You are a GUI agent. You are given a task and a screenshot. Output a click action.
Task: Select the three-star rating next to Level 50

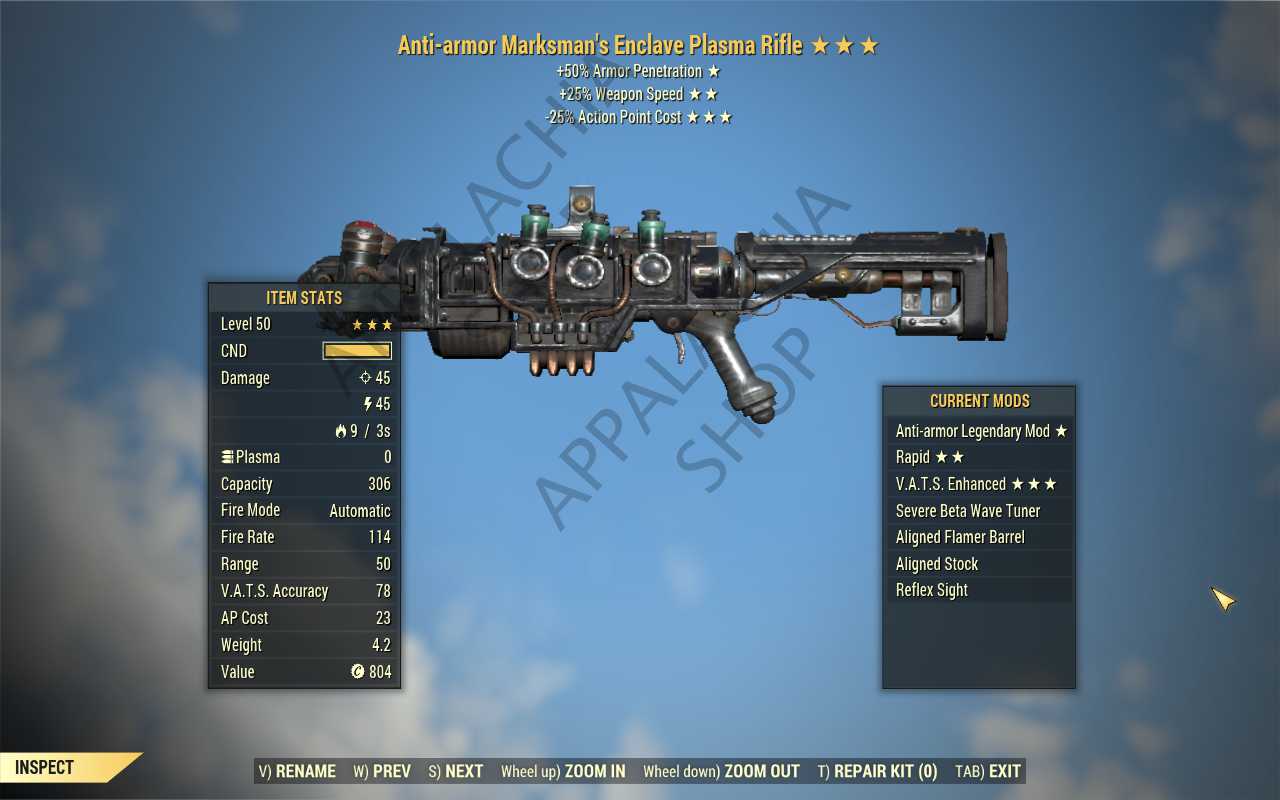click(371, 324)
